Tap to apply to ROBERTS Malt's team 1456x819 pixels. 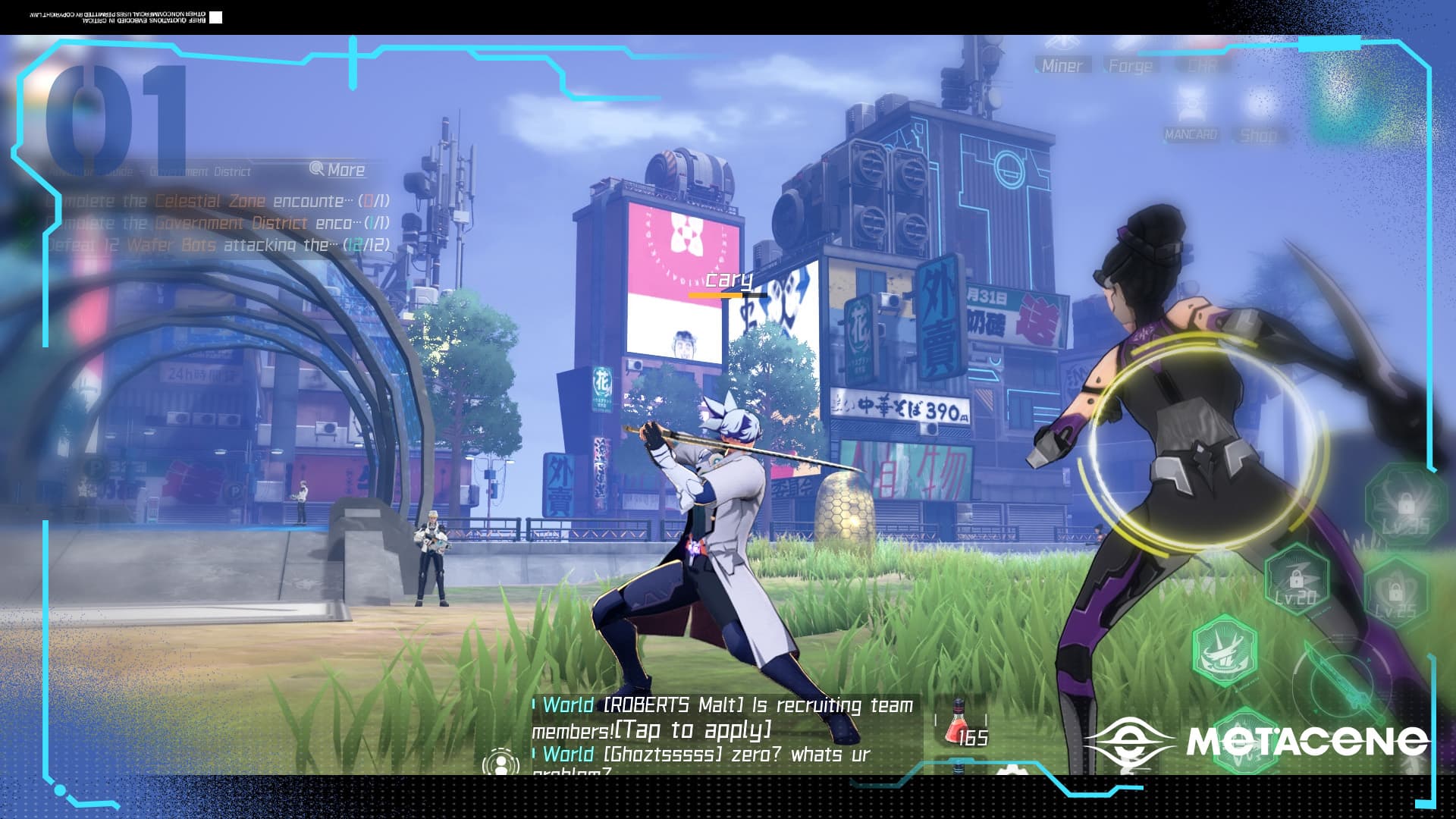click(x=692, y=730)
